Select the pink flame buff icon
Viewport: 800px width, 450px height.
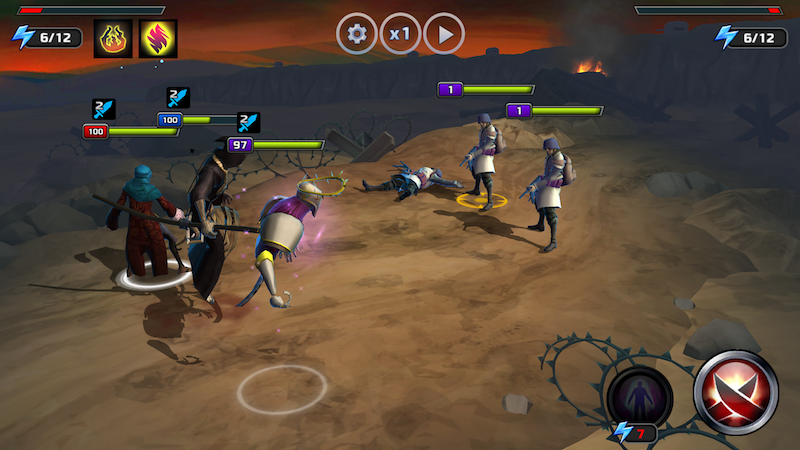click(x=158, y=38)
